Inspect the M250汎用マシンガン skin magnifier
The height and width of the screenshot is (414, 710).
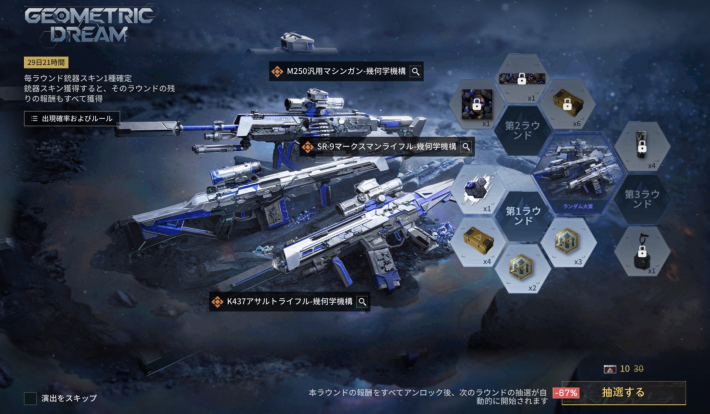click(415, 71)
